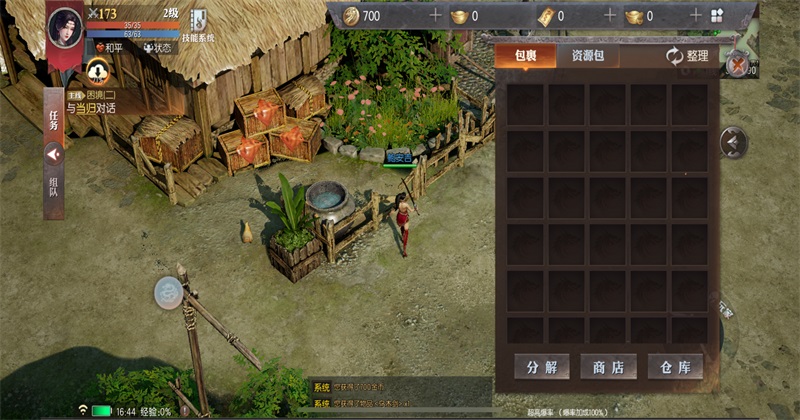
Task: Open the 分解 dismantle function
Action: pyautogui.click(x=541, y=366)
